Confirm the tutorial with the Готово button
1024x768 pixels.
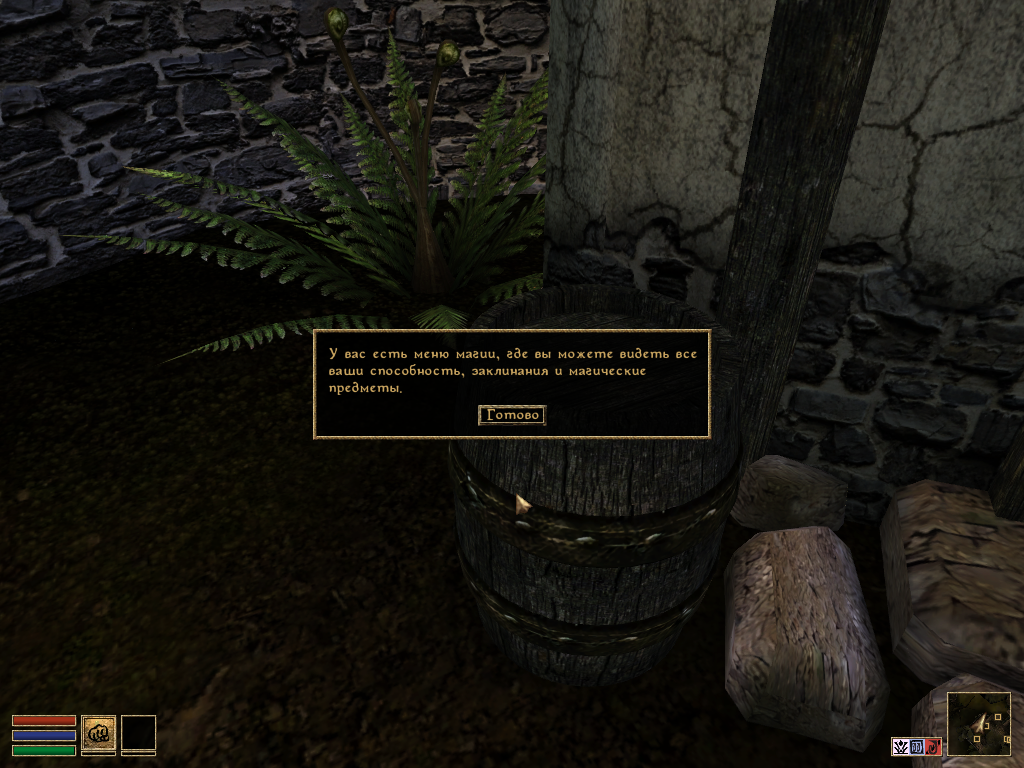[512, 415]
